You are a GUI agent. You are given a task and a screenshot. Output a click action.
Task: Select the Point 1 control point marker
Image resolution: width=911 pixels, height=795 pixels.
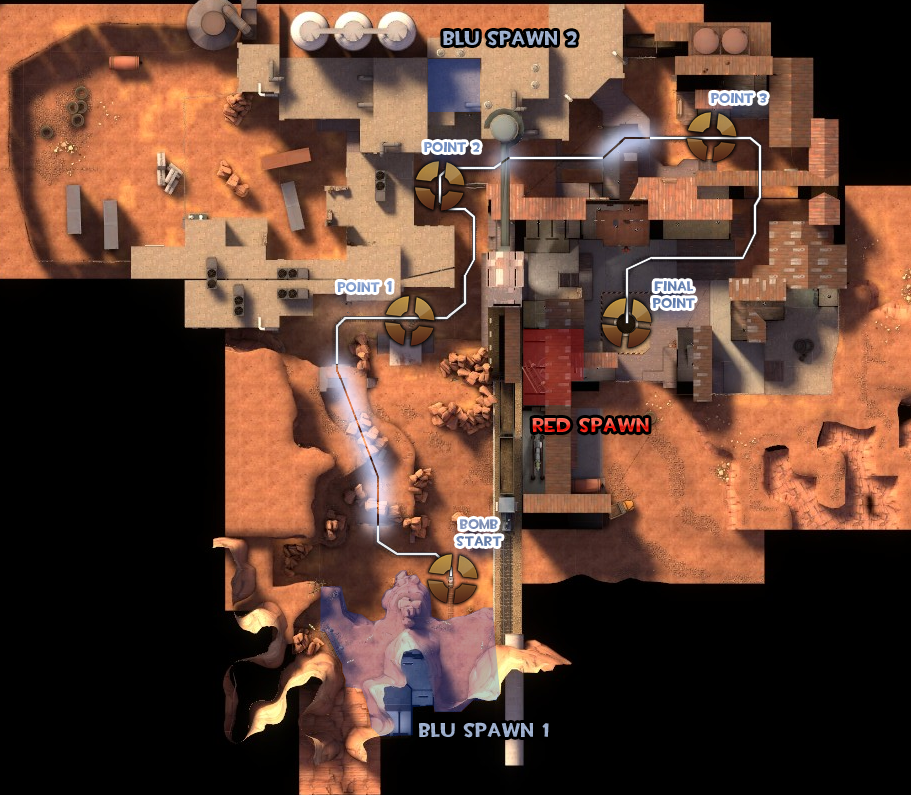click(410, 320)
